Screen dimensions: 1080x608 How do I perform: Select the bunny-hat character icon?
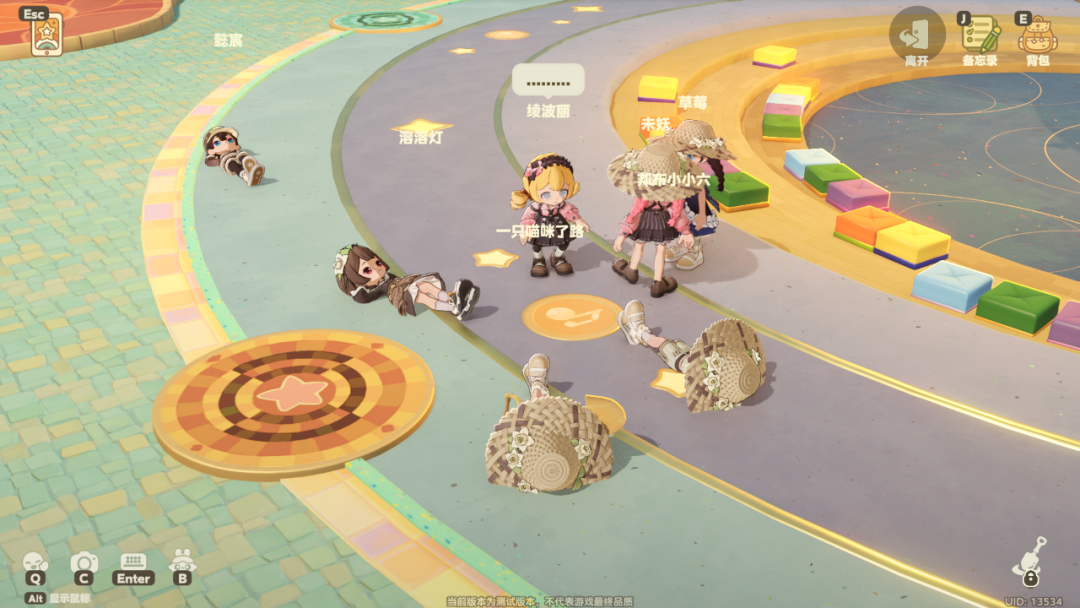(x=182, y=562)
